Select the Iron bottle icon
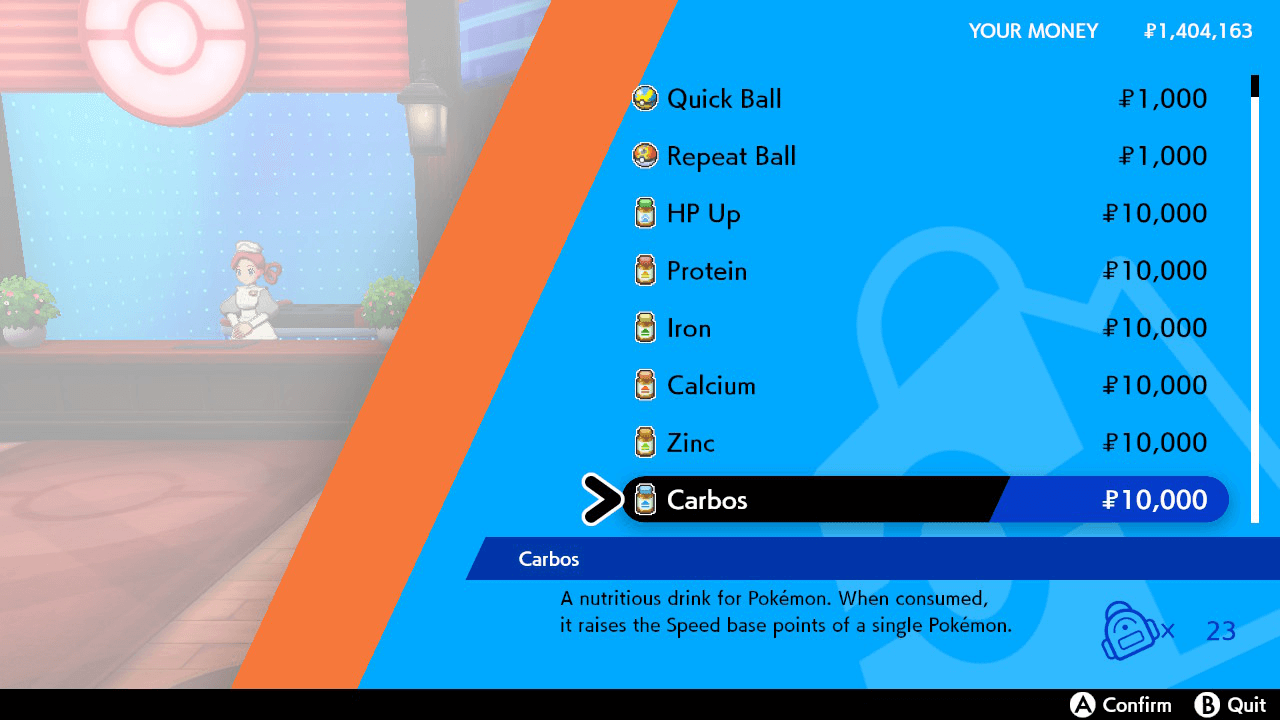1280x720 pixels. point(645,328)
